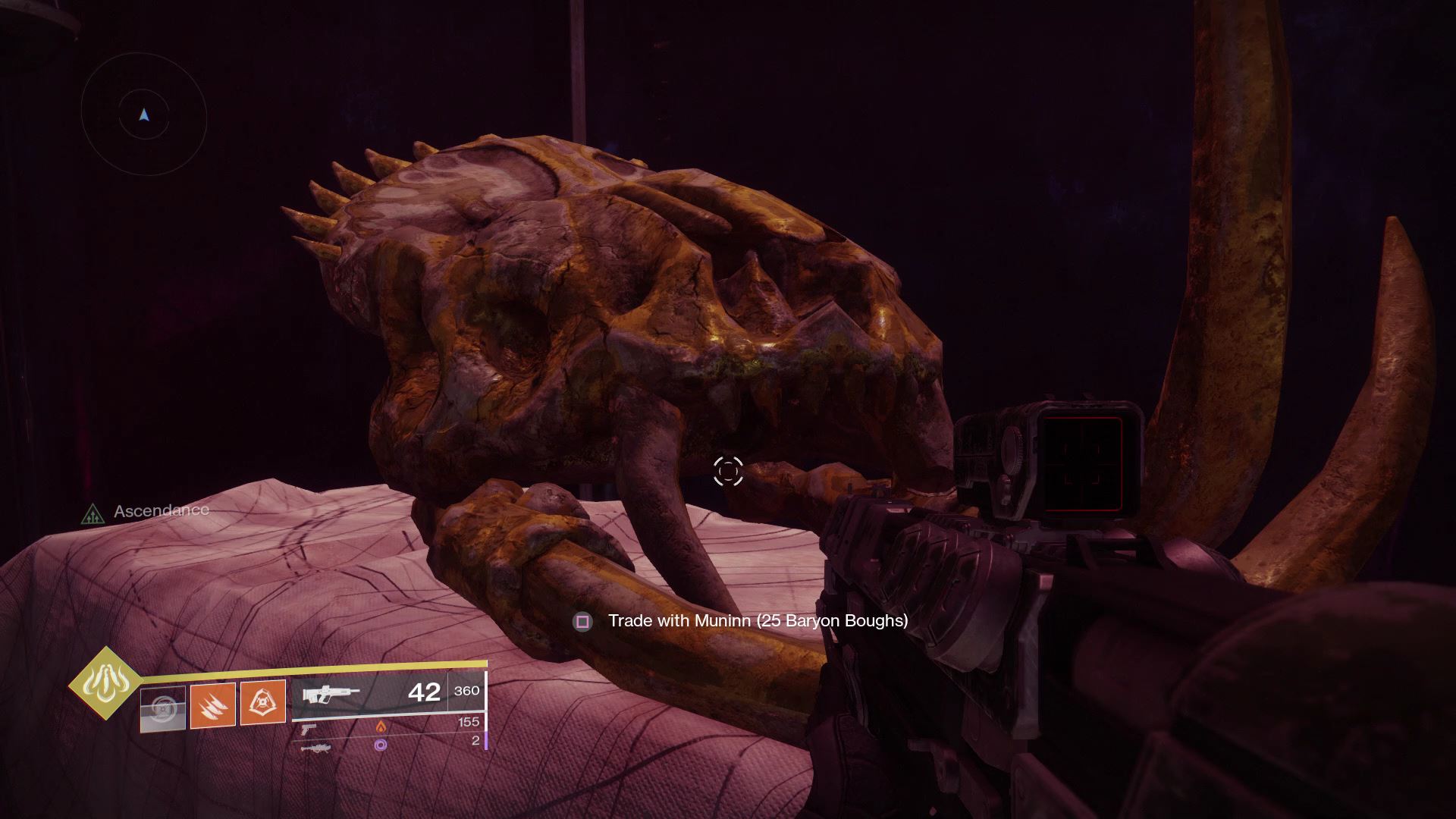Viewport: 1456px width, 819px height.
Task: Switch to the heavy rocket launcher icon
Action: tap(315, 748)
